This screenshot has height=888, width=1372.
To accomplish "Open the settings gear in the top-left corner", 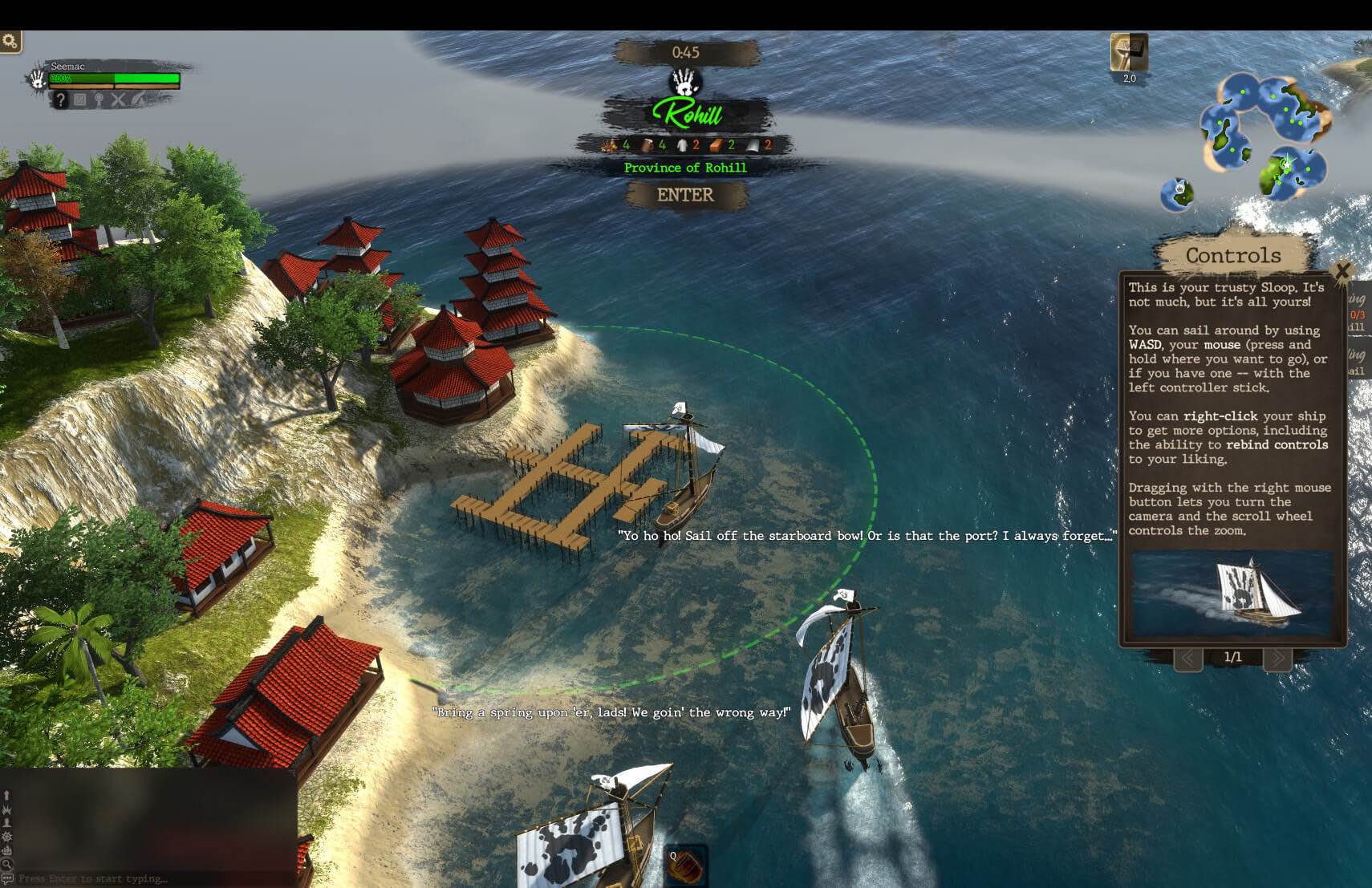I will tap(10, 40).
